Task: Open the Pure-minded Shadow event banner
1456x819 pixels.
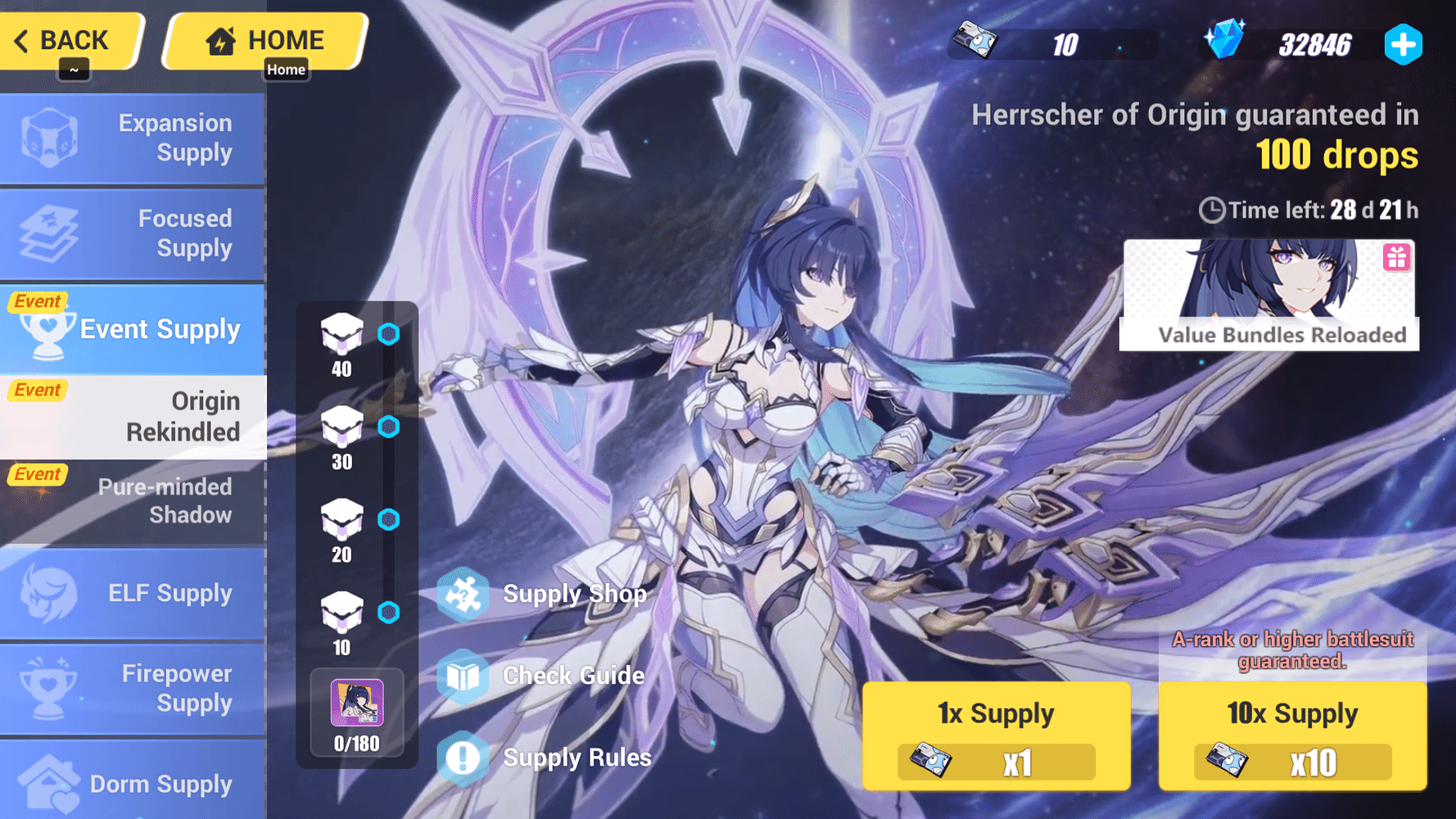Action: coord(133,501)
